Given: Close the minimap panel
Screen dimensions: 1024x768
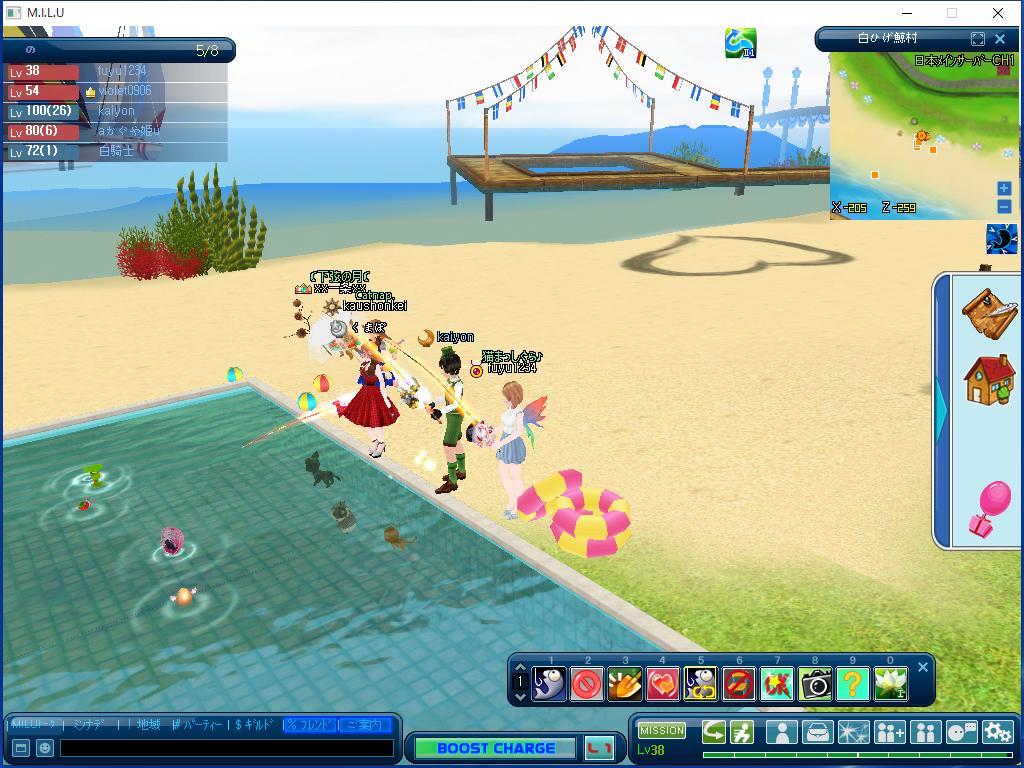Looking at the screenshot, I should 1000,39.
